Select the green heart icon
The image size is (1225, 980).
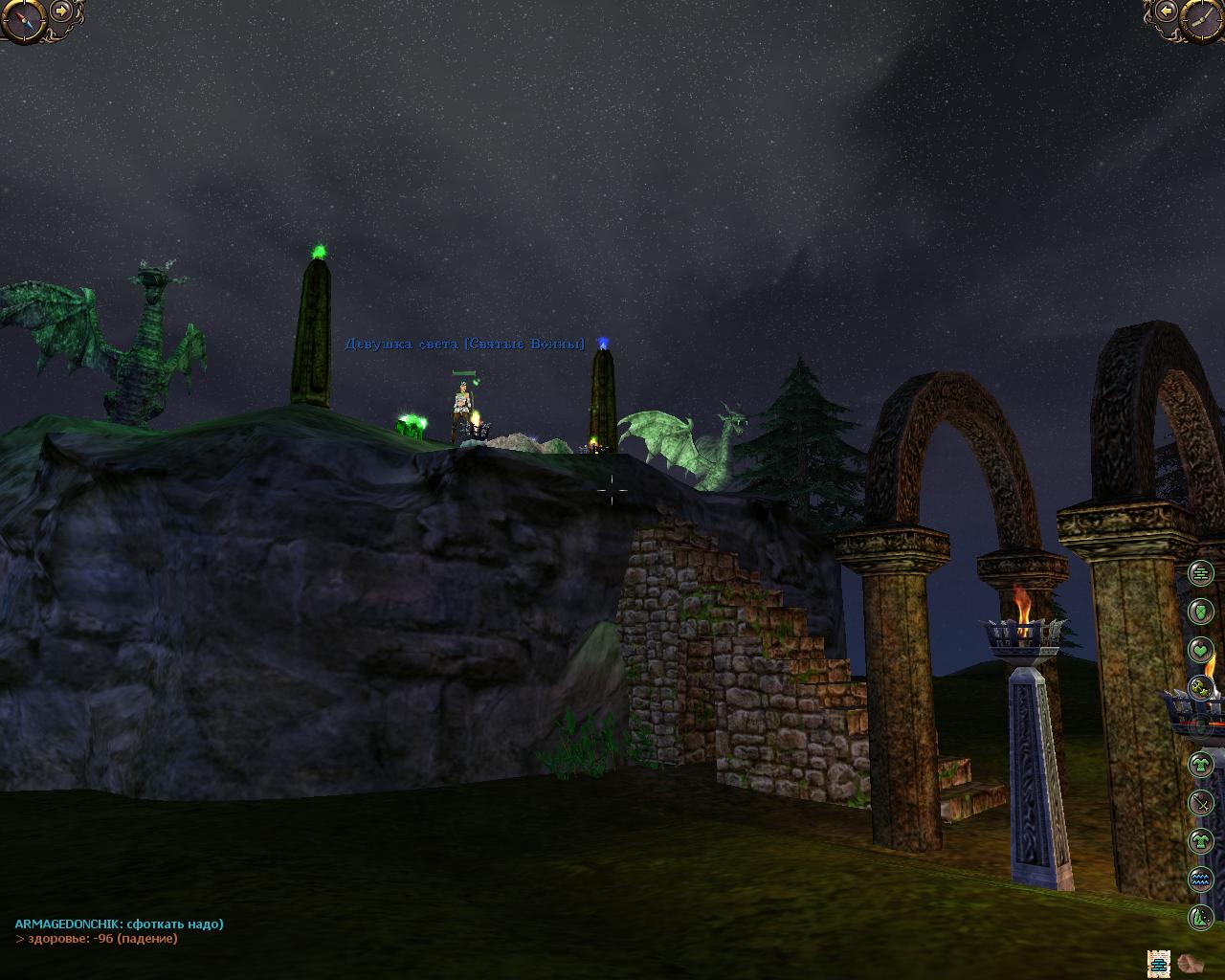1200,650
